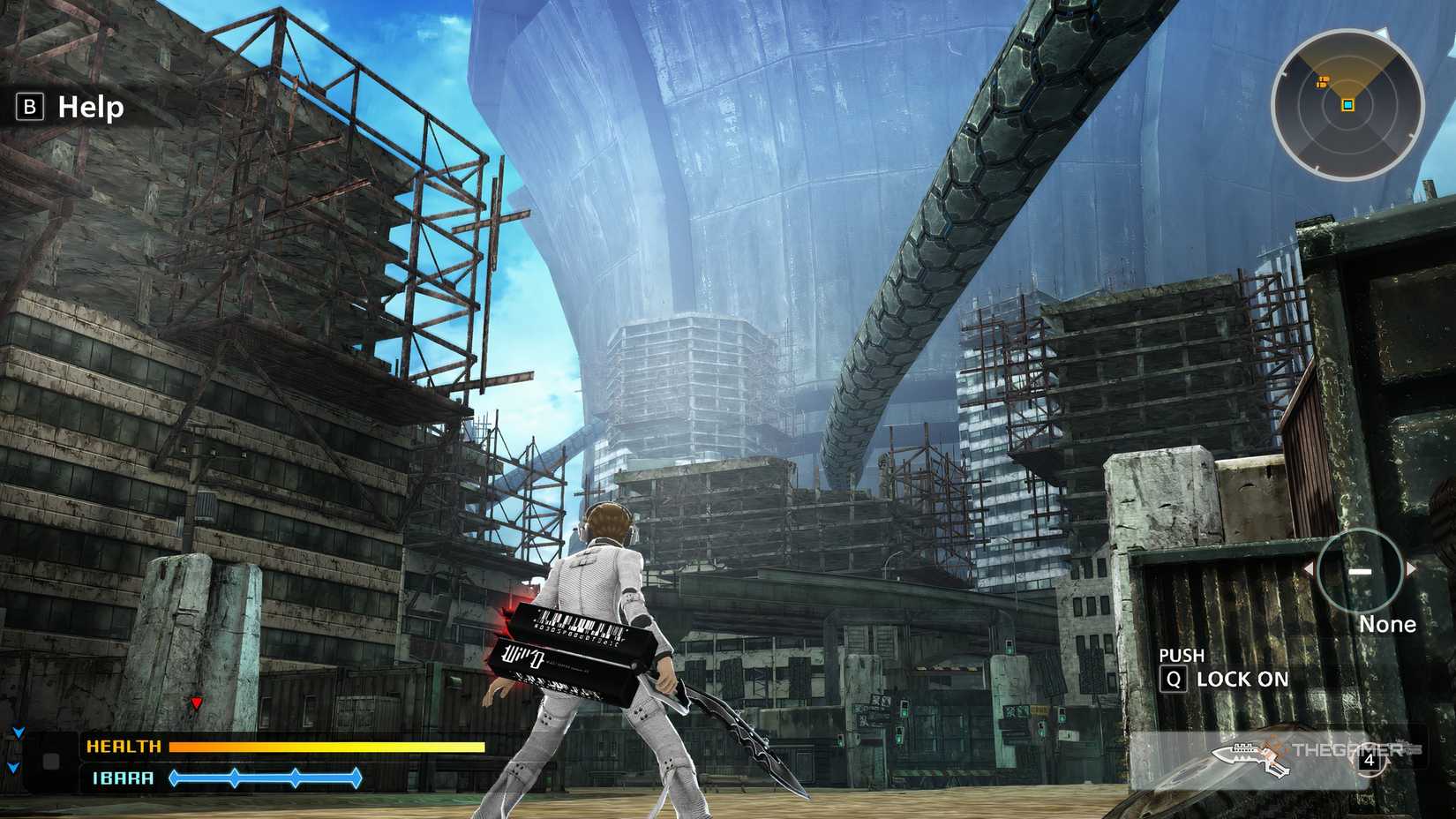Click the ammo count badge showing 4

(x=1370, y=761)
